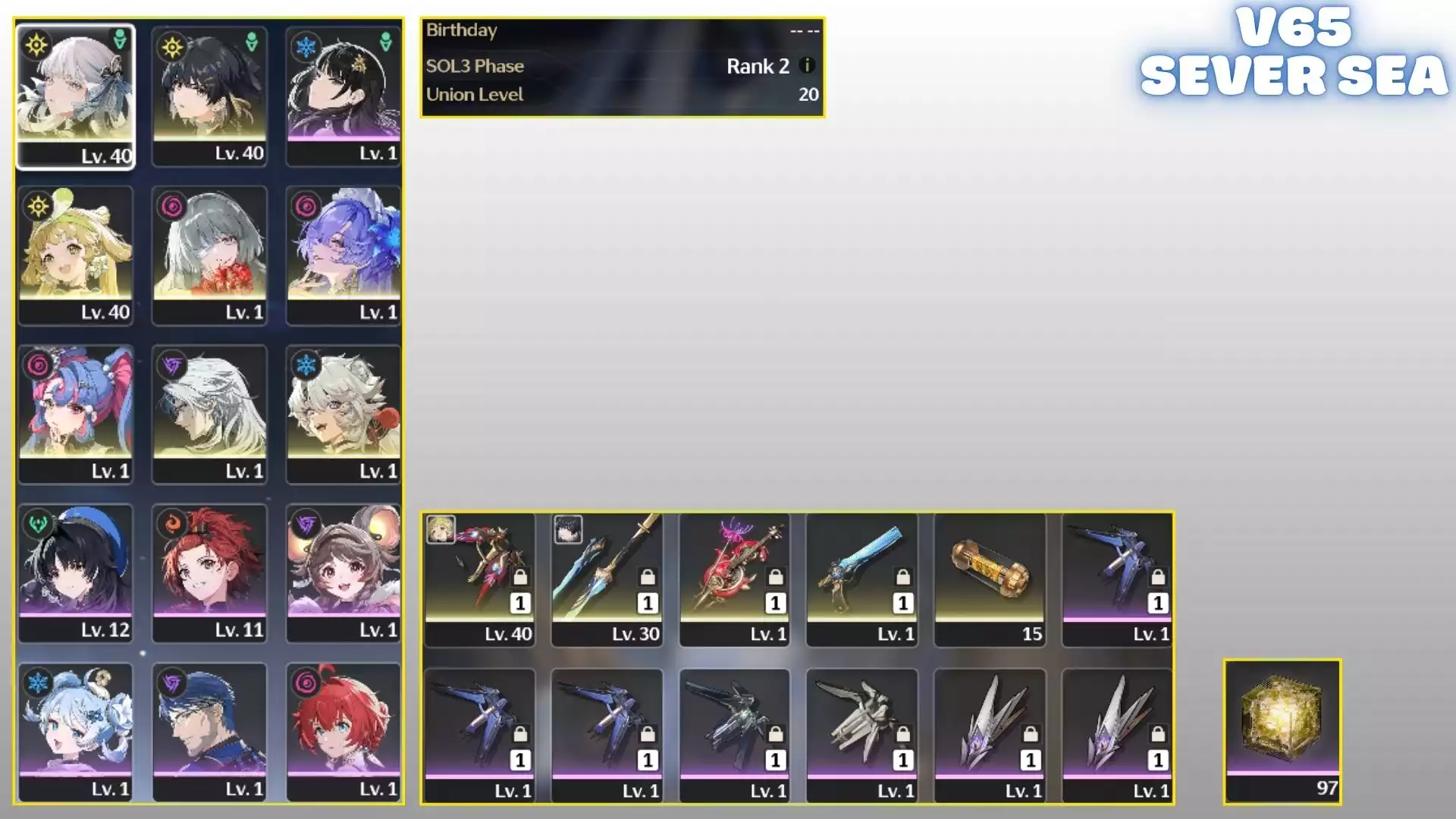
Task: Open the SOL3 Phase info icon
Action: click(808, 66)
